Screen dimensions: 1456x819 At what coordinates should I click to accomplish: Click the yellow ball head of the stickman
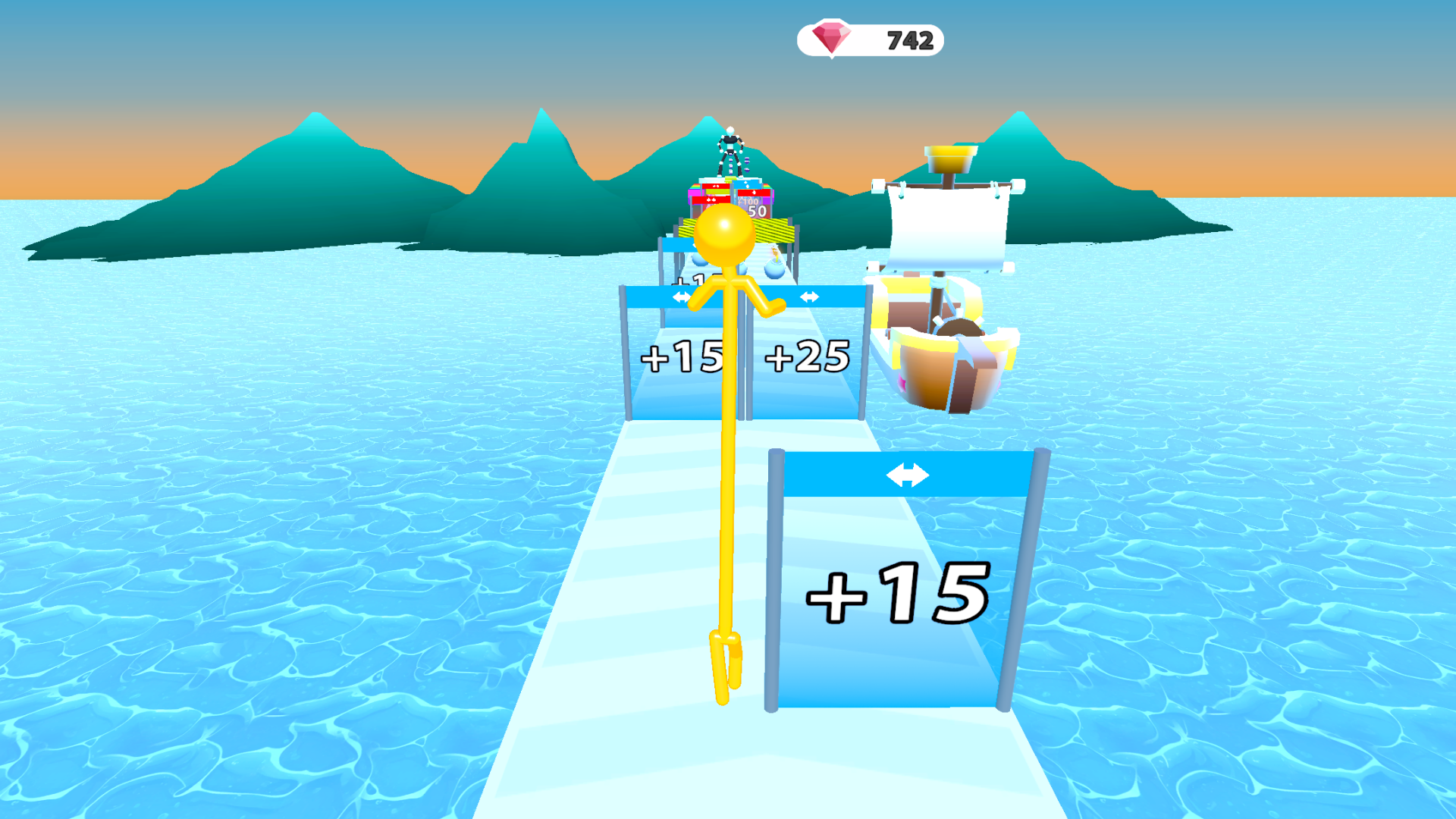click(x=724, y=235)
